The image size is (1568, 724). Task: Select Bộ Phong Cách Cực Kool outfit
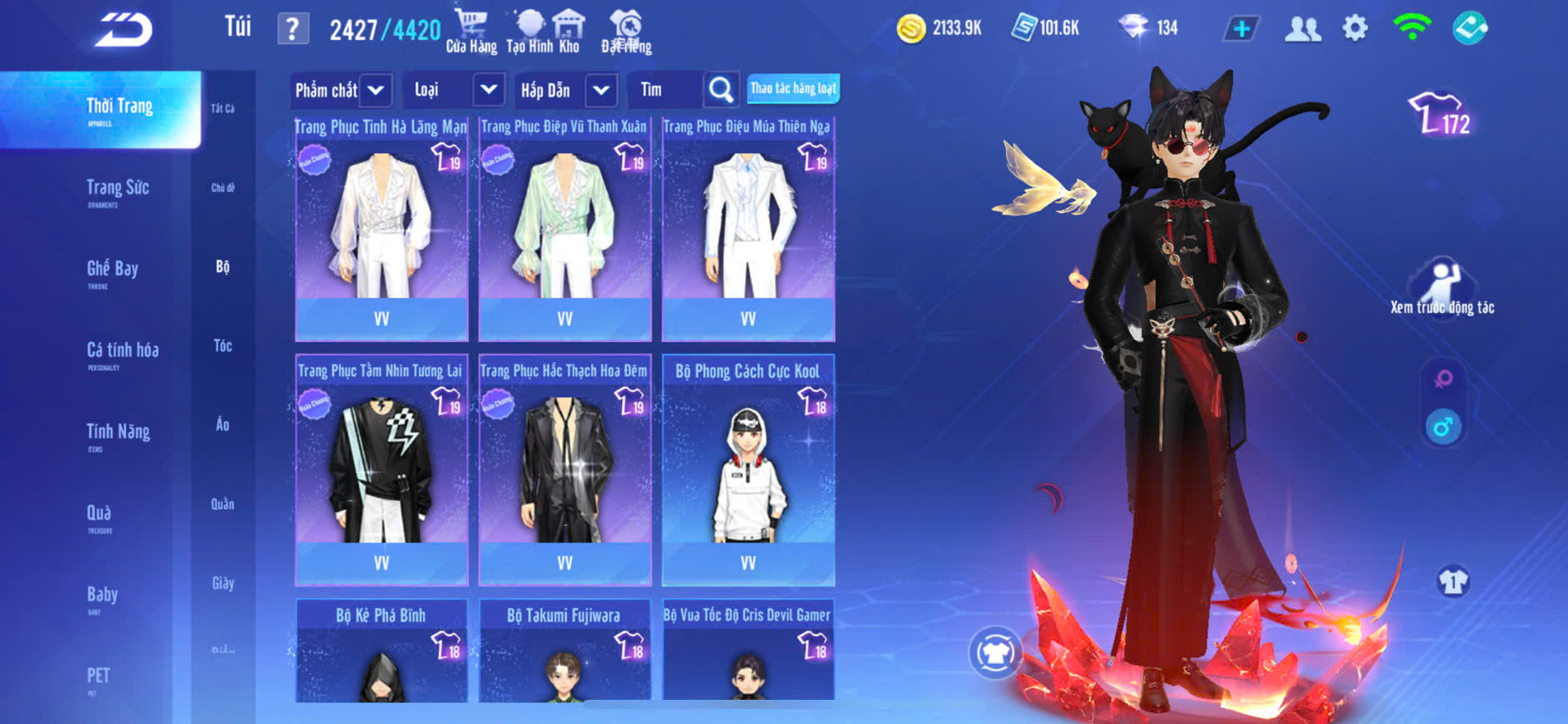pos(748,472)
